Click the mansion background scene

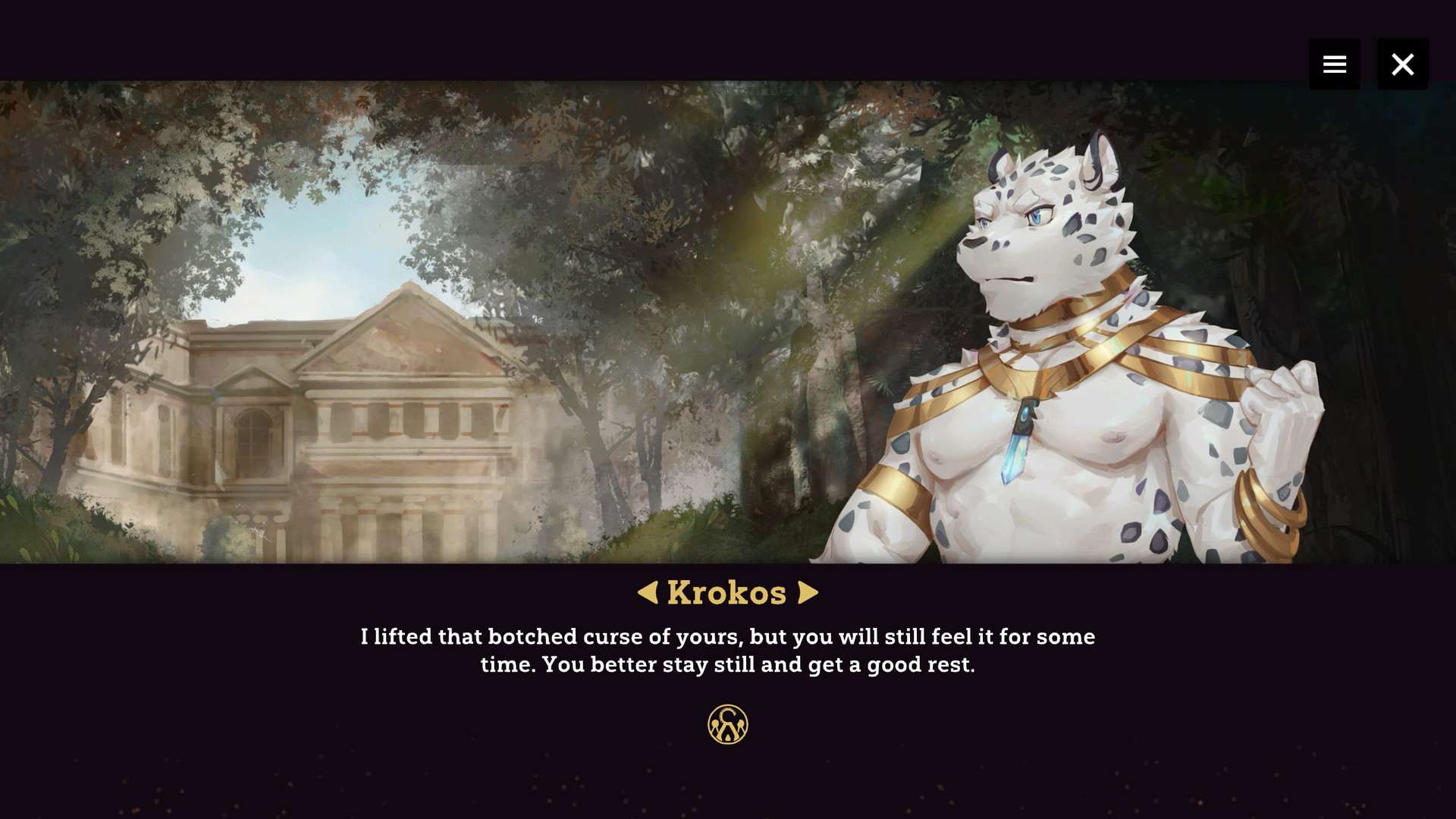point(341,417)
